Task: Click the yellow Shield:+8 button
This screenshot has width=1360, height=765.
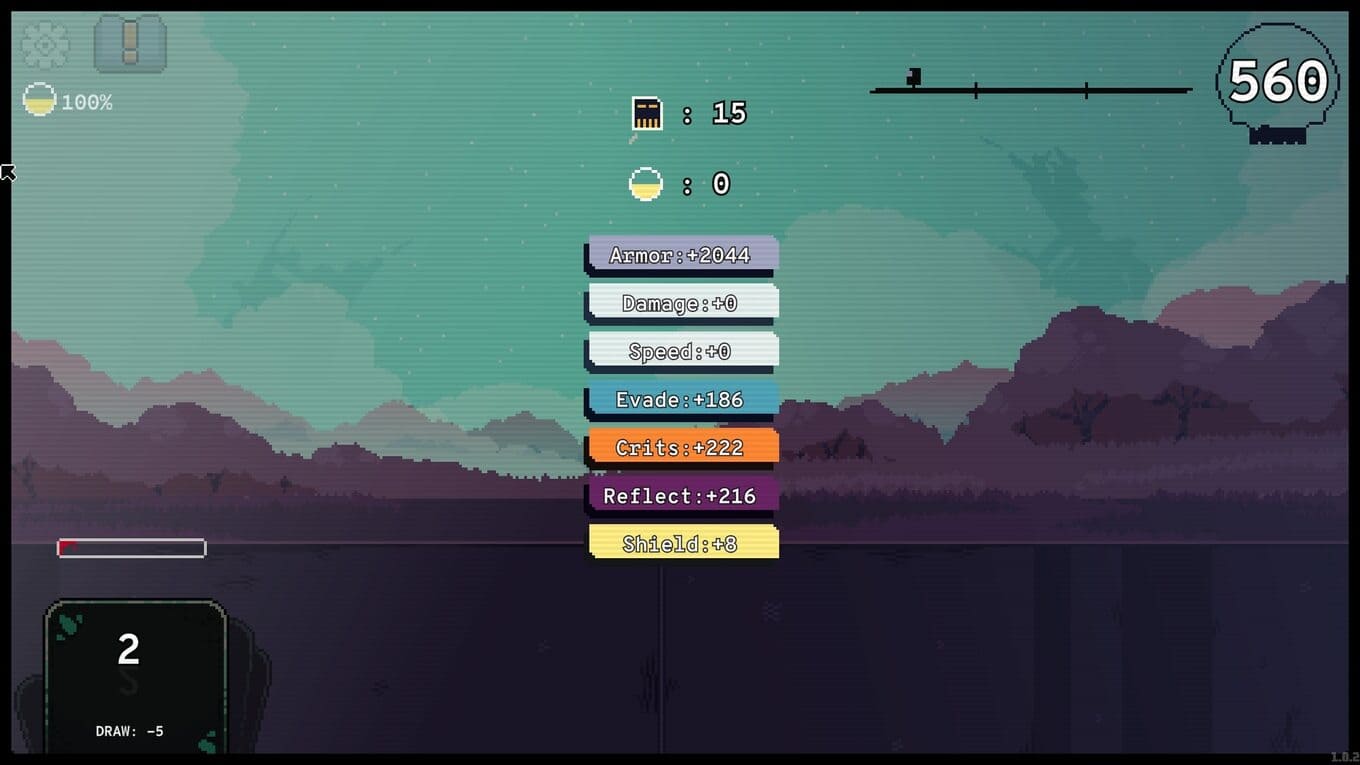Action: [682, 543]
